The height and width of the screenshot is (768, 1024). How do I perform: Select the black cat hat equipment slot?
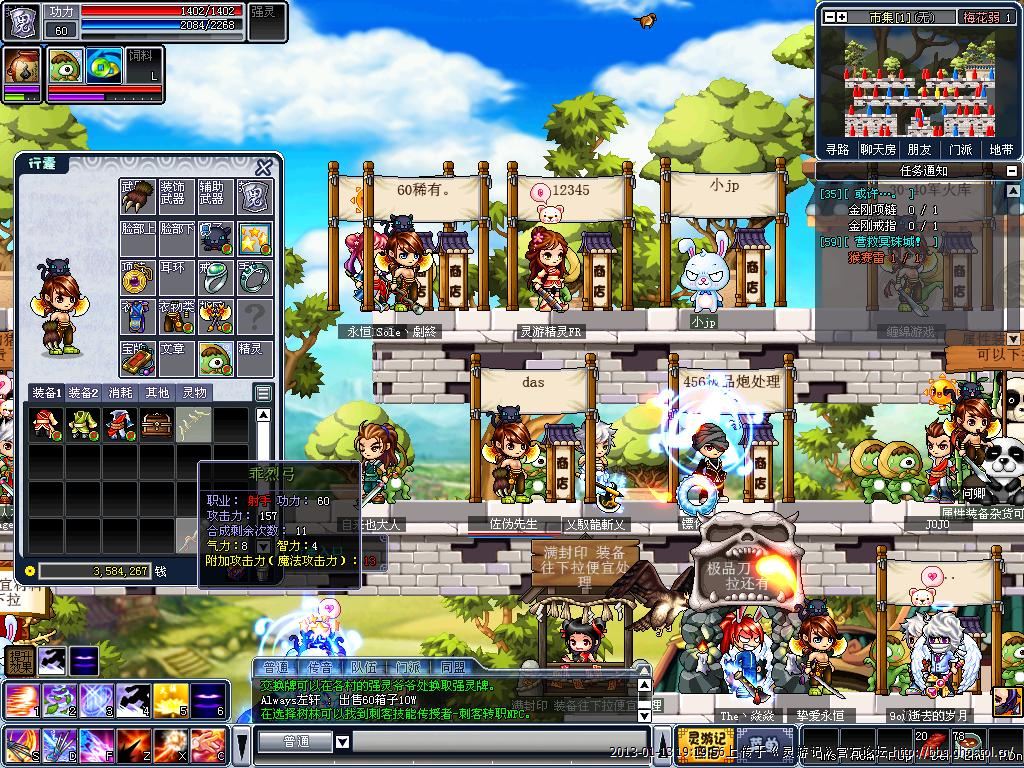(x=215, y=237)
